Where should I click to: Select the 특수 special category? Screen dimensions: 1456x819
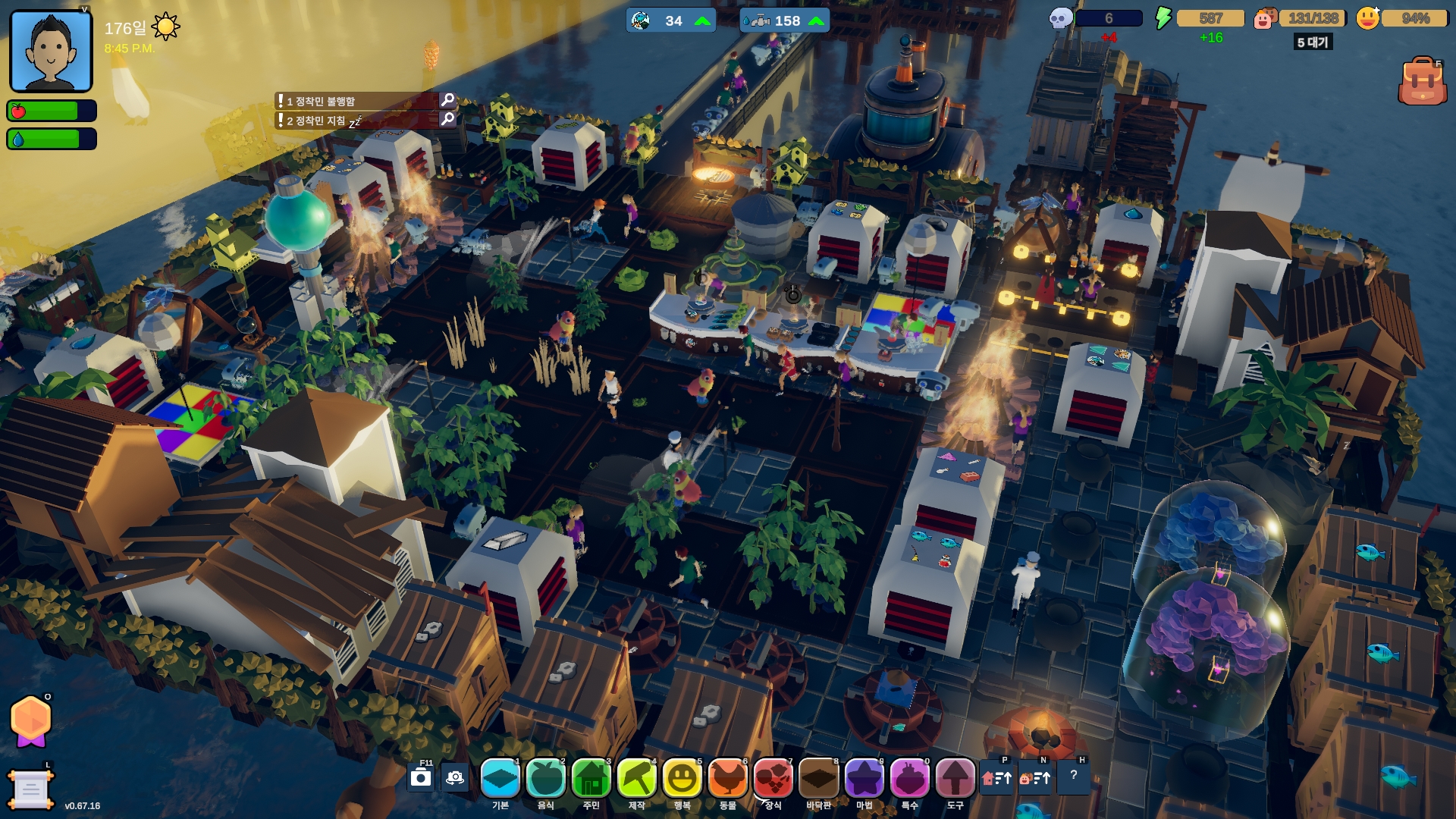(x=910, y=779)
